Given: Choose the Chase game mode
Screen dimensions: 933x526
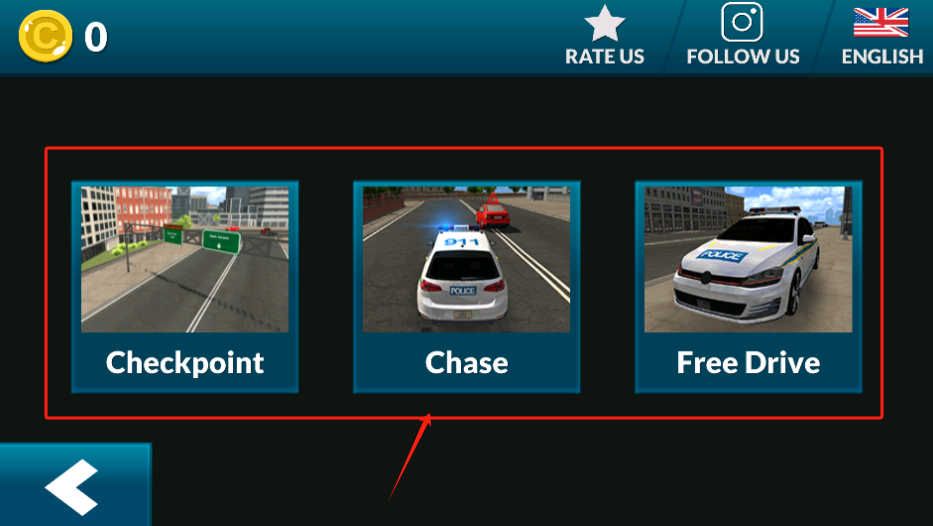Looking at the screenshot, I should (466, 287).
